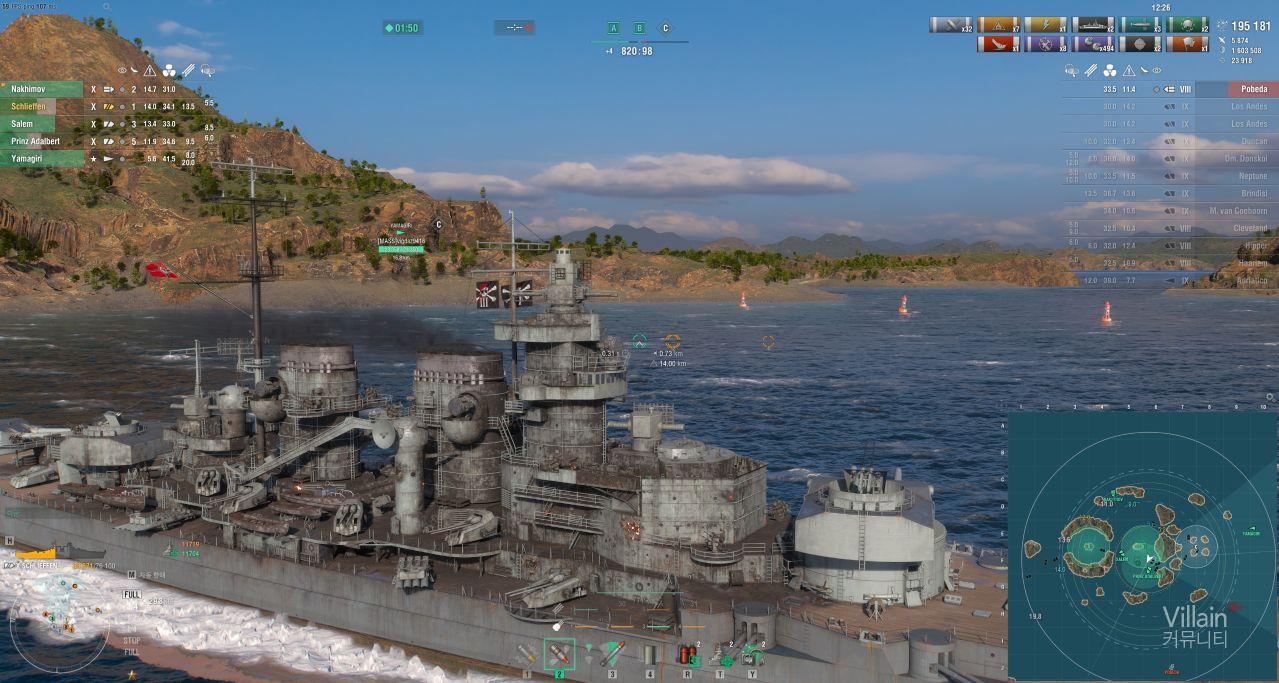Pick Salem from the allied roster
Image resolution: width=1279 pixels, height=683 pixels.
point(42,124)
